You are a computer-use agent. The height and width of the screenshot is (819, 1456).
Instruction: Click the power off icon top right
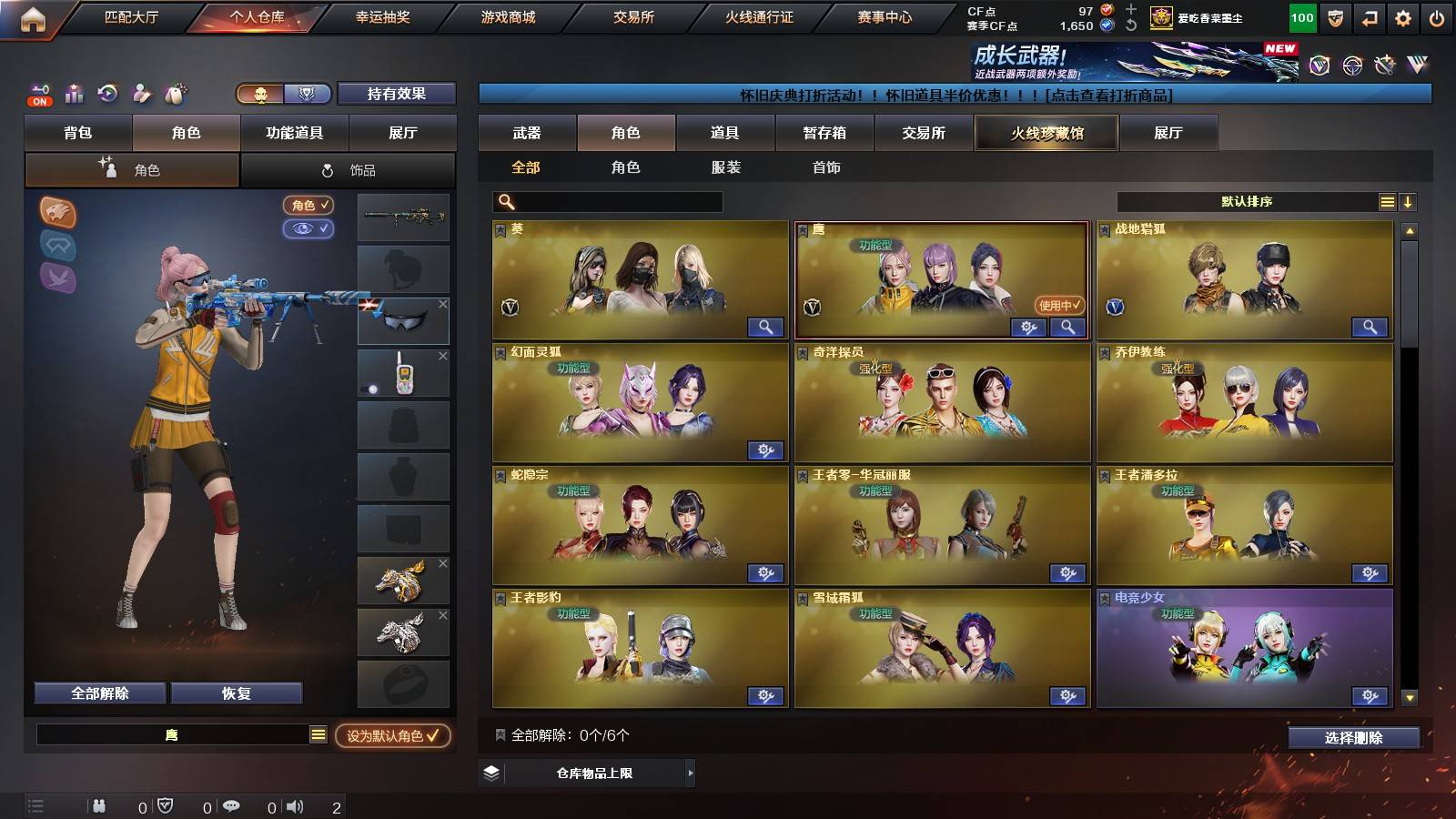pos(1439,15)
